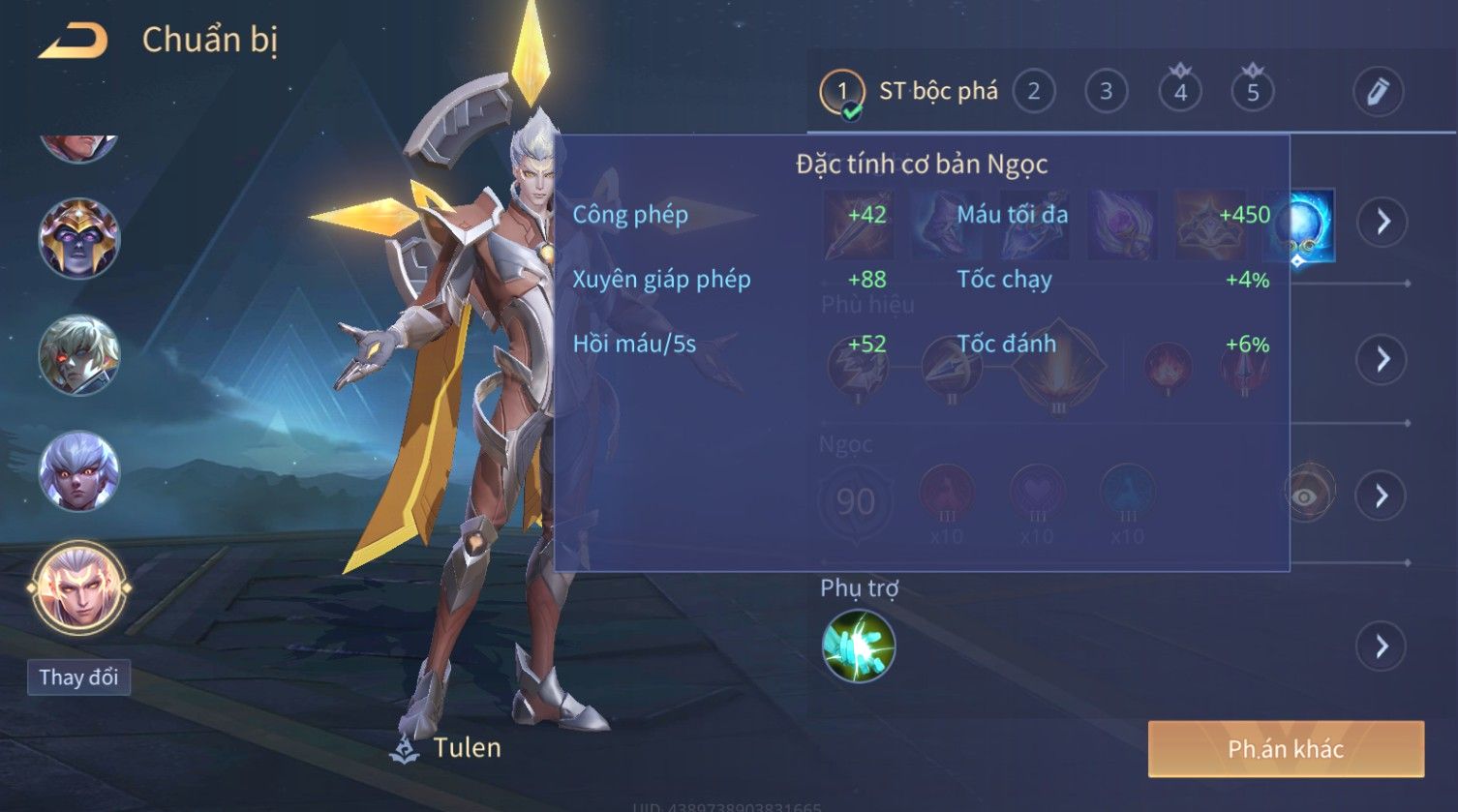The width and height of the screenshot is (1458, 812).
Task: Expand the Phù hiệu badge section
Action: coord(1382,359)
